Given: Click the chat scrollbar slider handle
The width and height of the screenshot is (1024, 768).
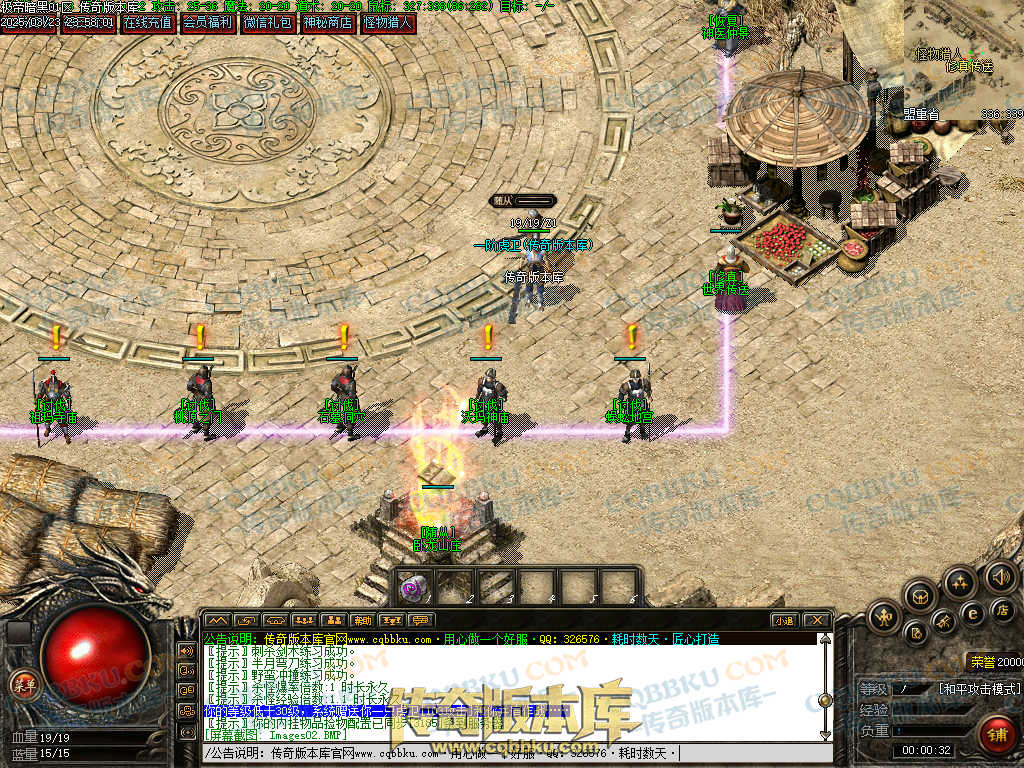Looking at the screenshot, I should pyautogui.click(x=825, y=700).
